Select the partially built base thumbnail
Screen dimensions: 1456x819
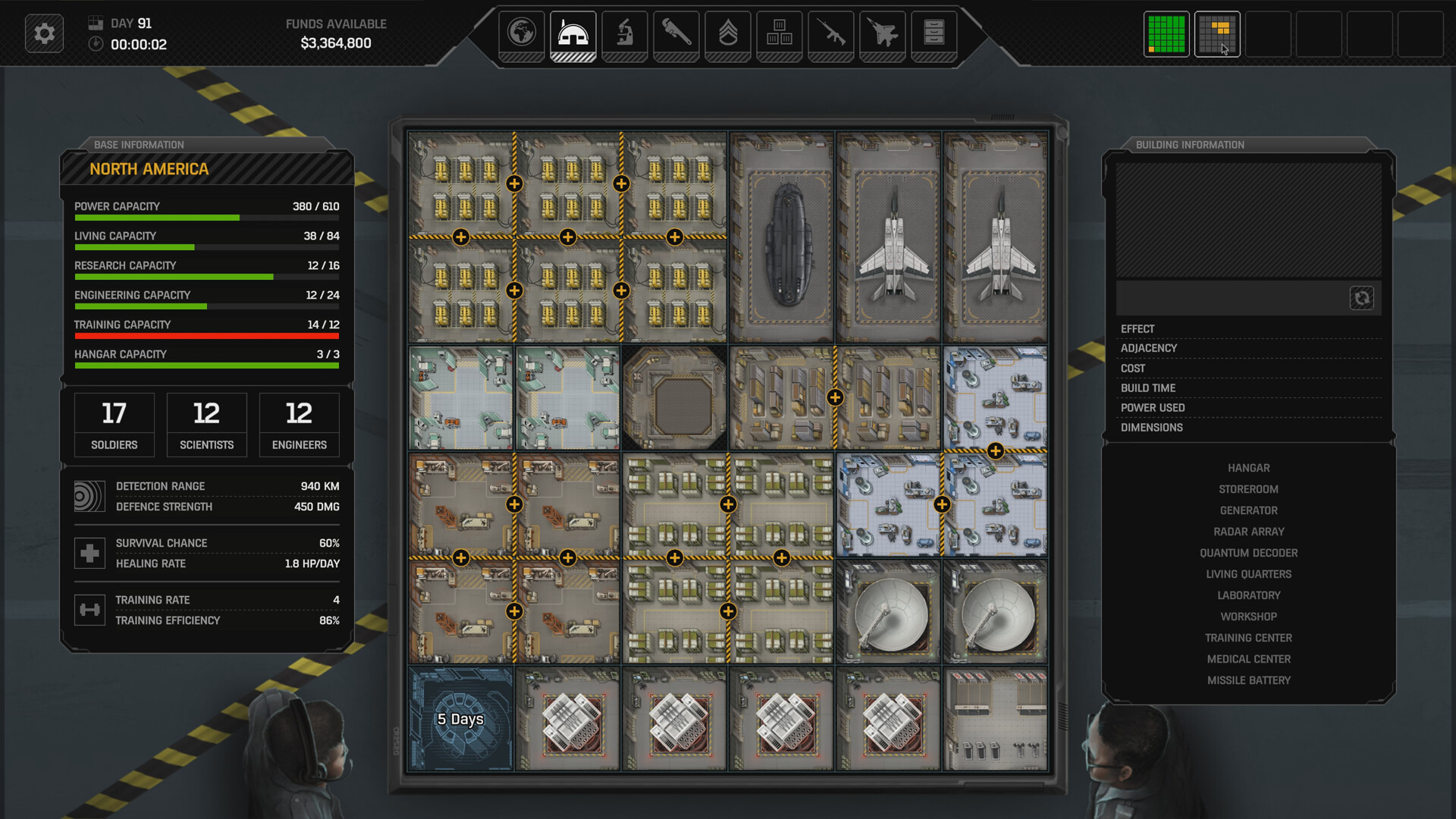[x=1217, y=34]
